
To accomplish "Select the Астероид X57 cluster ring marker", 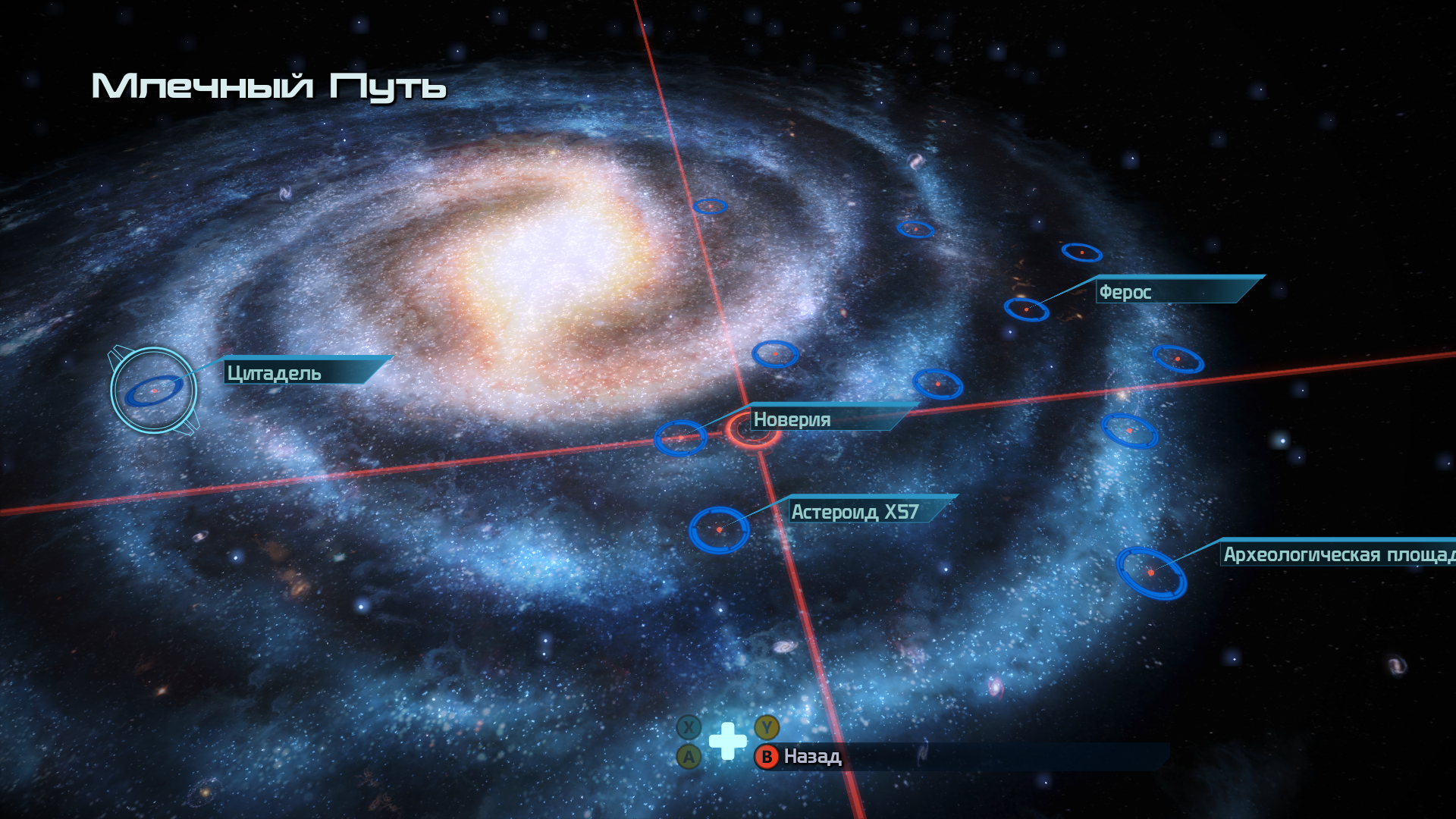I will (x=719, y=529).
